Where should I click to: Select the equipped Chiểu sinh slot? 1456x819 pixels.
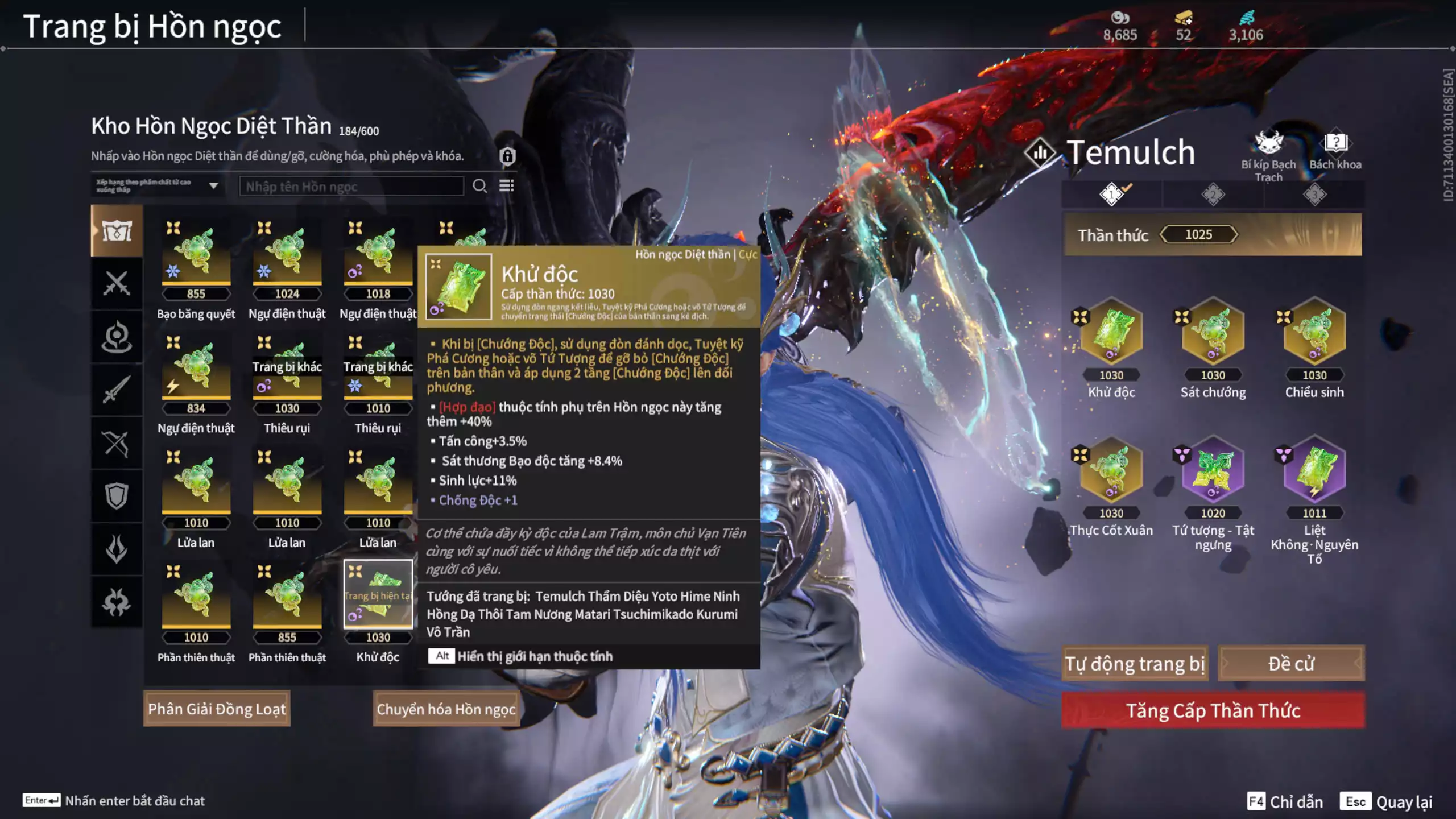point(1314,333)
